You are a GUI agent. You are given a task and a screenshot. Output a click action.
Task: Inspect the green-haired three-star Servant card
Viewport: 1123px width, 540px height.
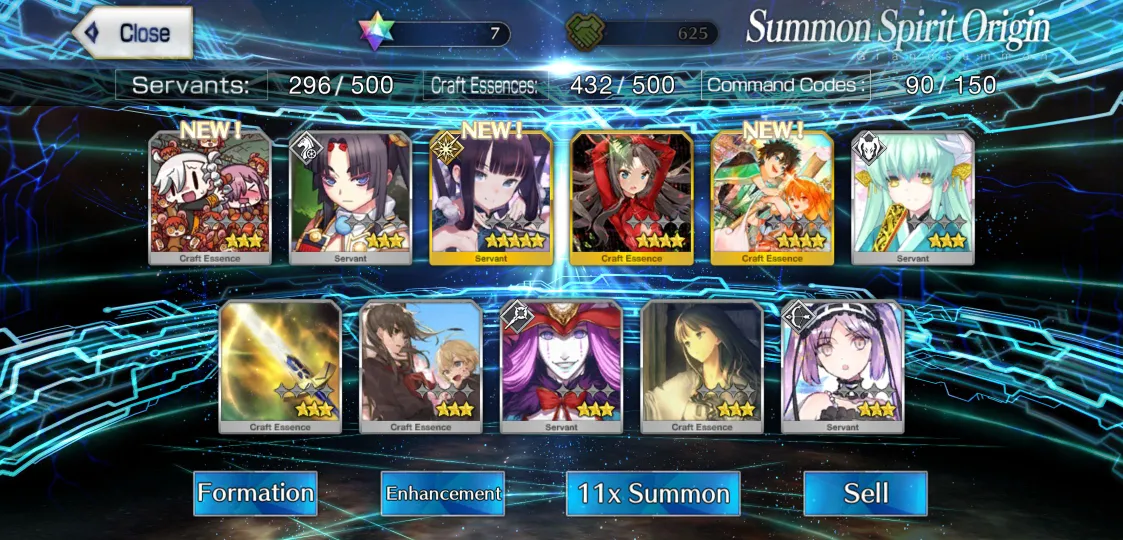912,197
